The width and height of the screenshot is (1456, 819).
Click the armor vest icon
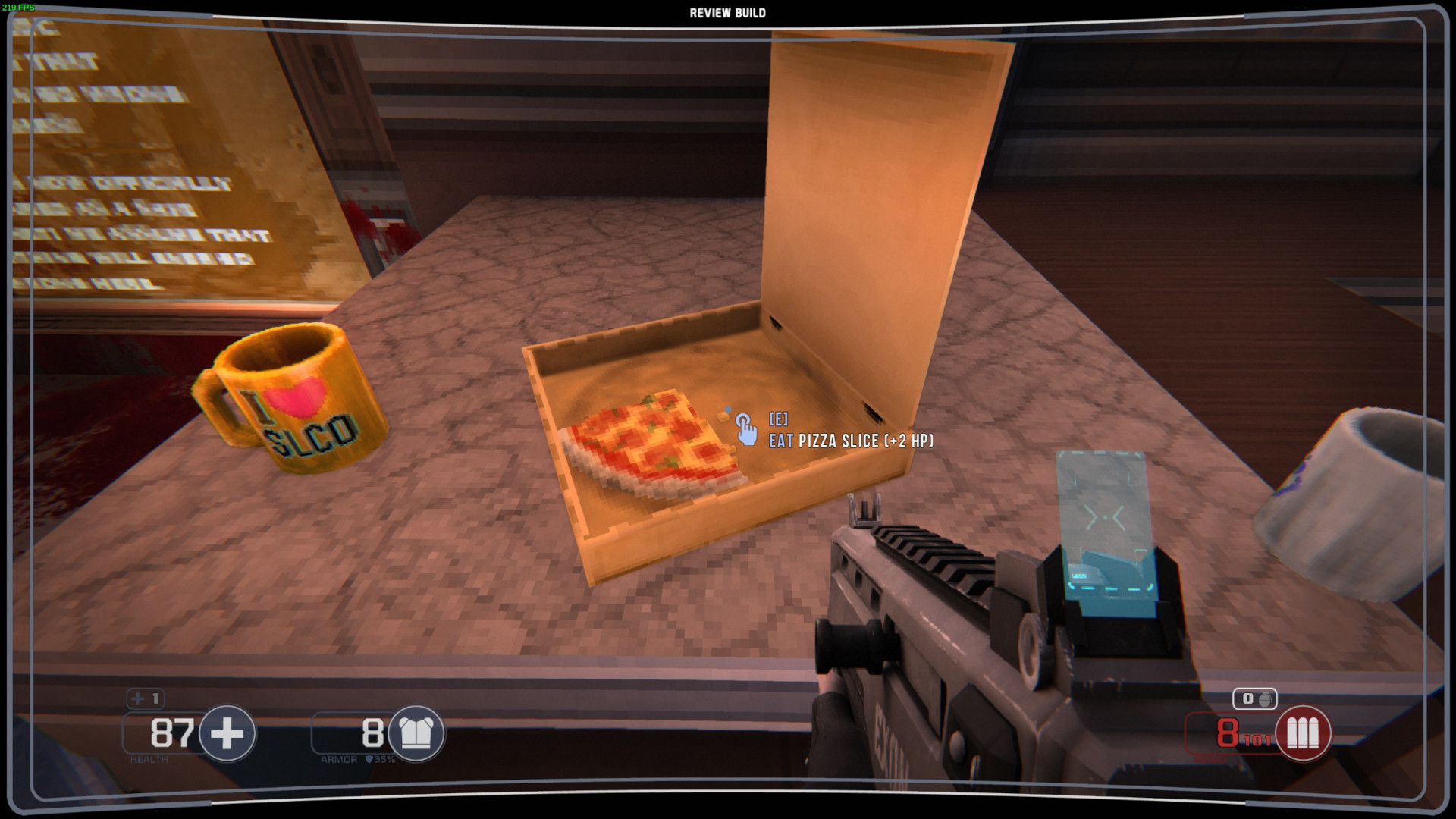(x=416, y=733)
